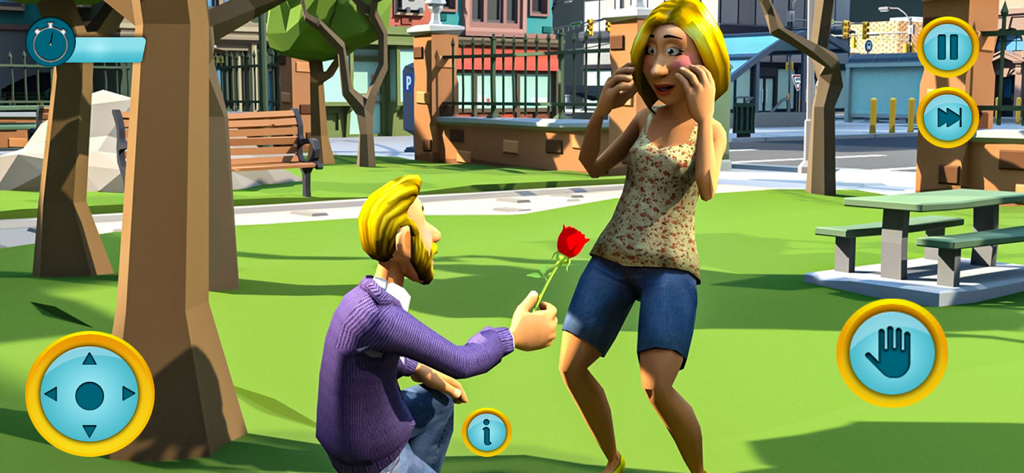Activate the hand interact button
This screenshot has width=1024, height=473.
tap(891, 352)
